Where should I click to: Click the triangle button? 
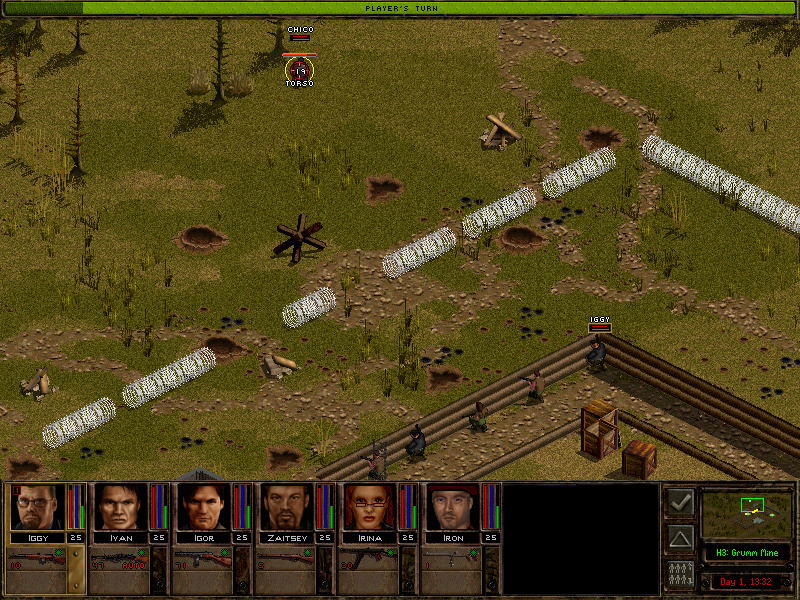tap(680, 539)
